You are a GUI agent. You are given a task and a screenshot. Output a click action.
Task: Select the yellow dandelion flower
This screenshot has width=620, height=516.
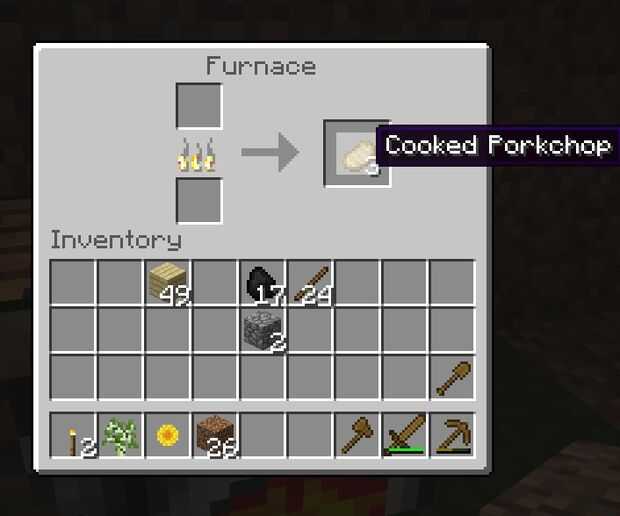(169, 436)
